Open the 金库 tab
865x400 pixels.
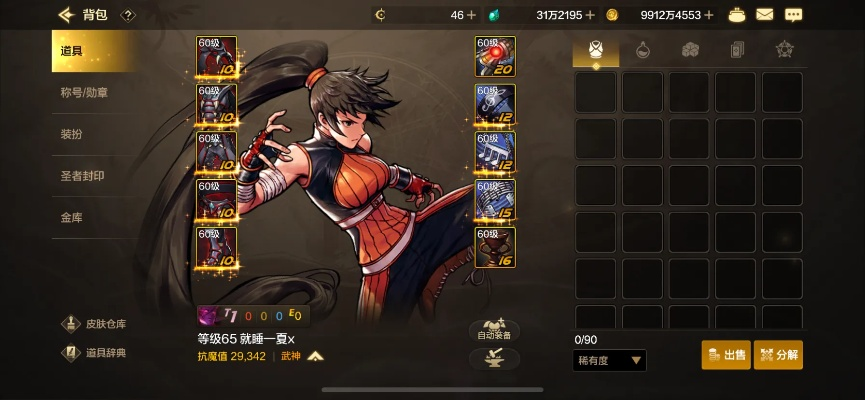[x=72, y=217]
